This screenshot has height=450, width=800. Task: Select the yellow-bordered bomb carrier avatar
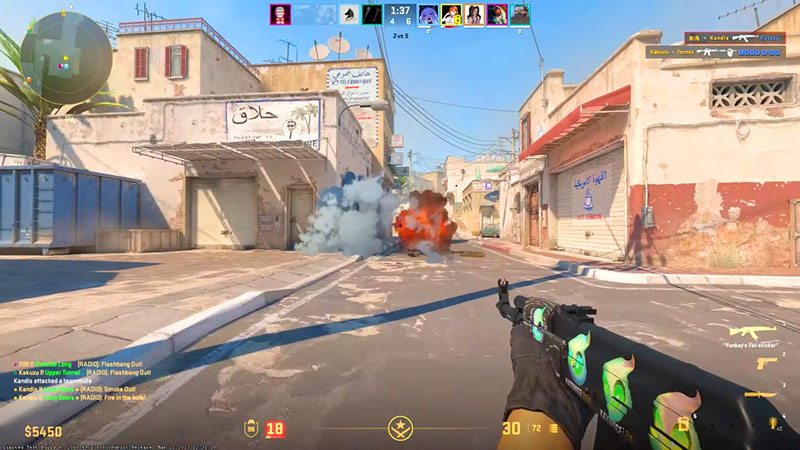pos(451,14)
